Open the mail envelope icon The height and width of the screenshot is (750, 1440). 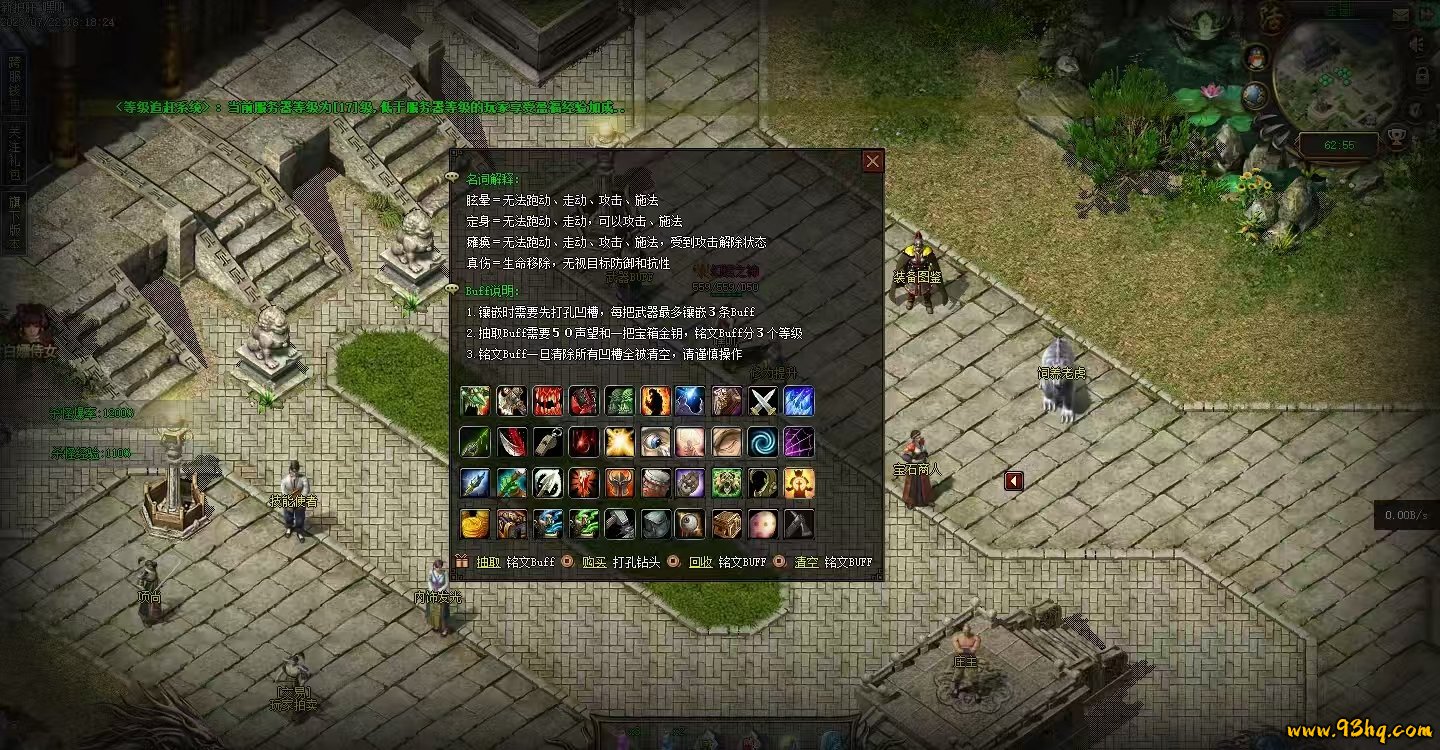1427,17
